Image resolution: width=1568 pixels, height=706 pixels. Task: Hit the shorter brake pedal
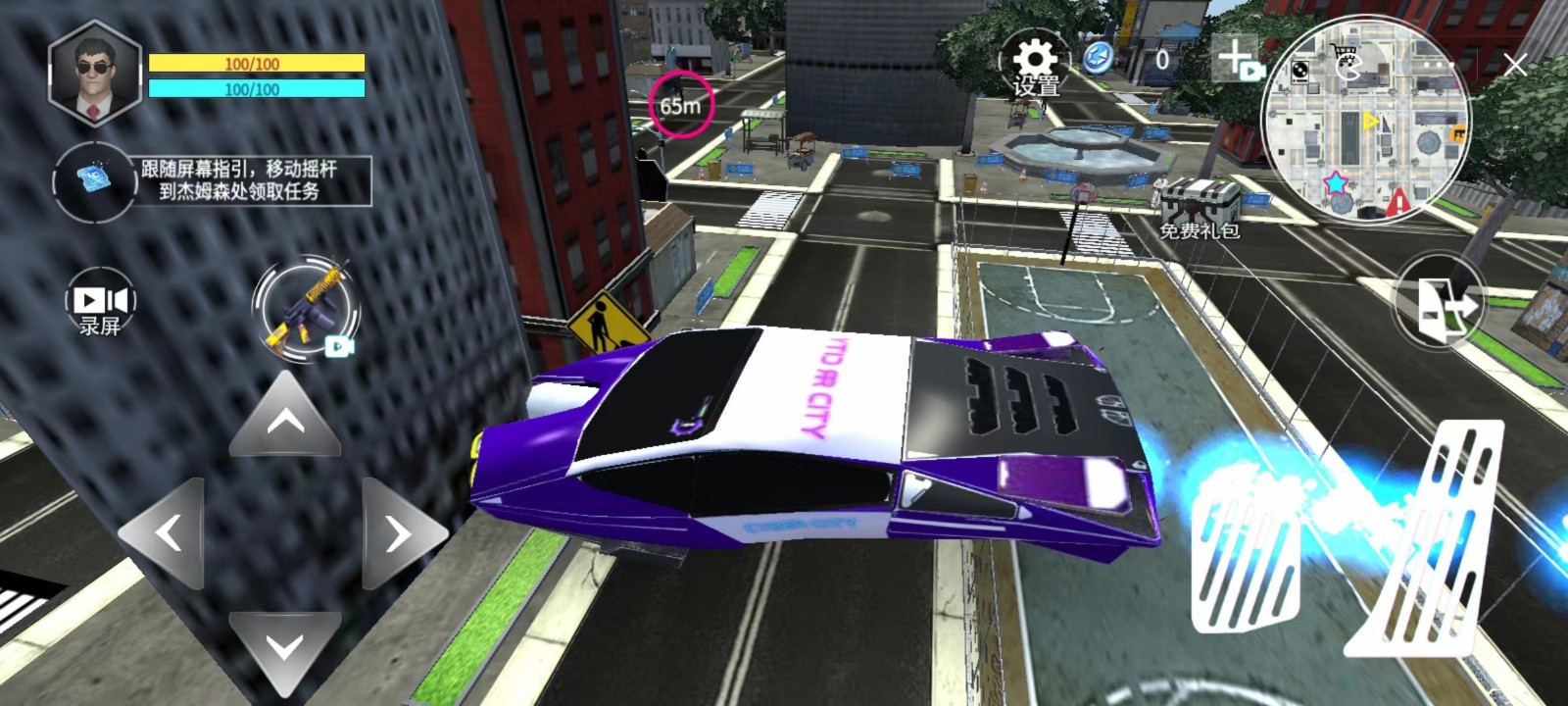tap(1245, 559)
